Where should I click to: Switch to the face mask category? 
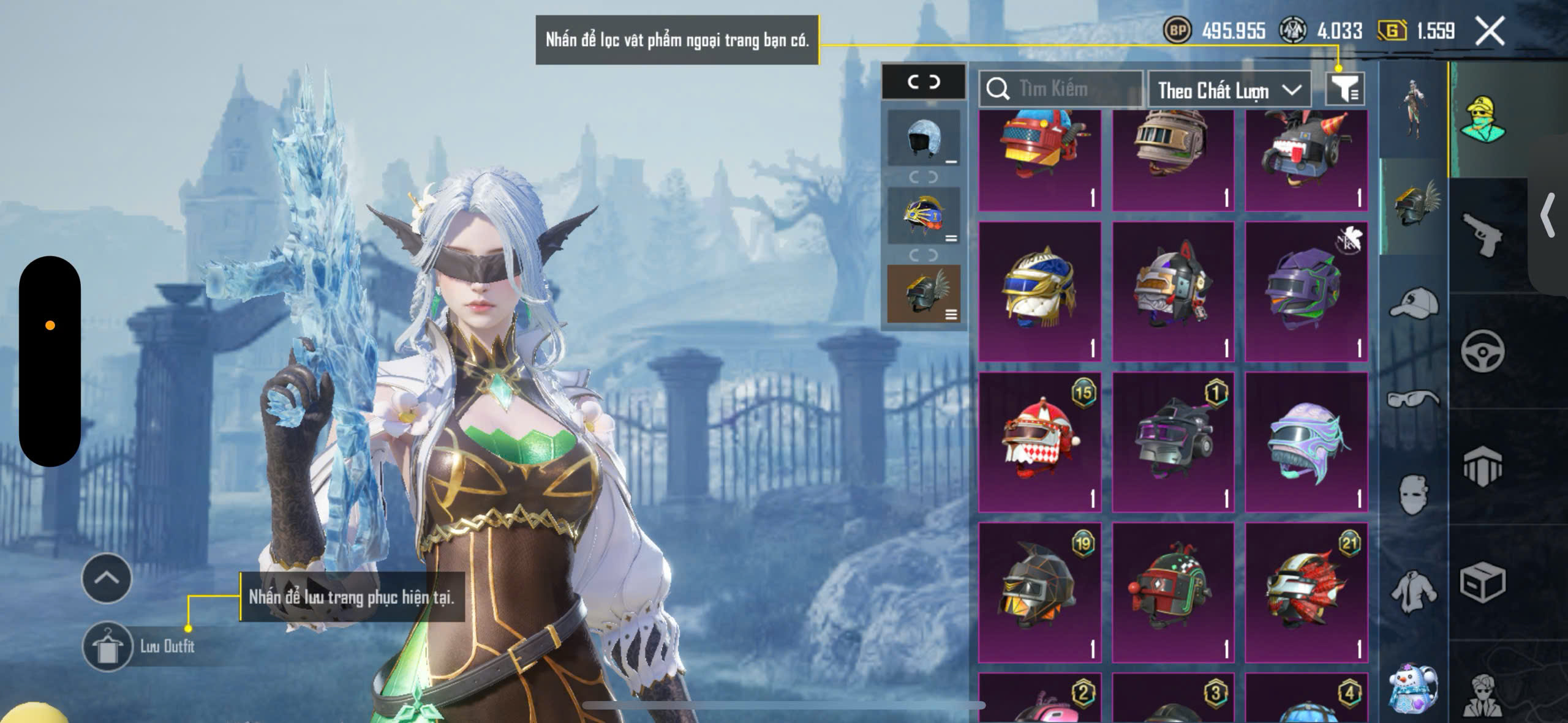pos(1414,493)
